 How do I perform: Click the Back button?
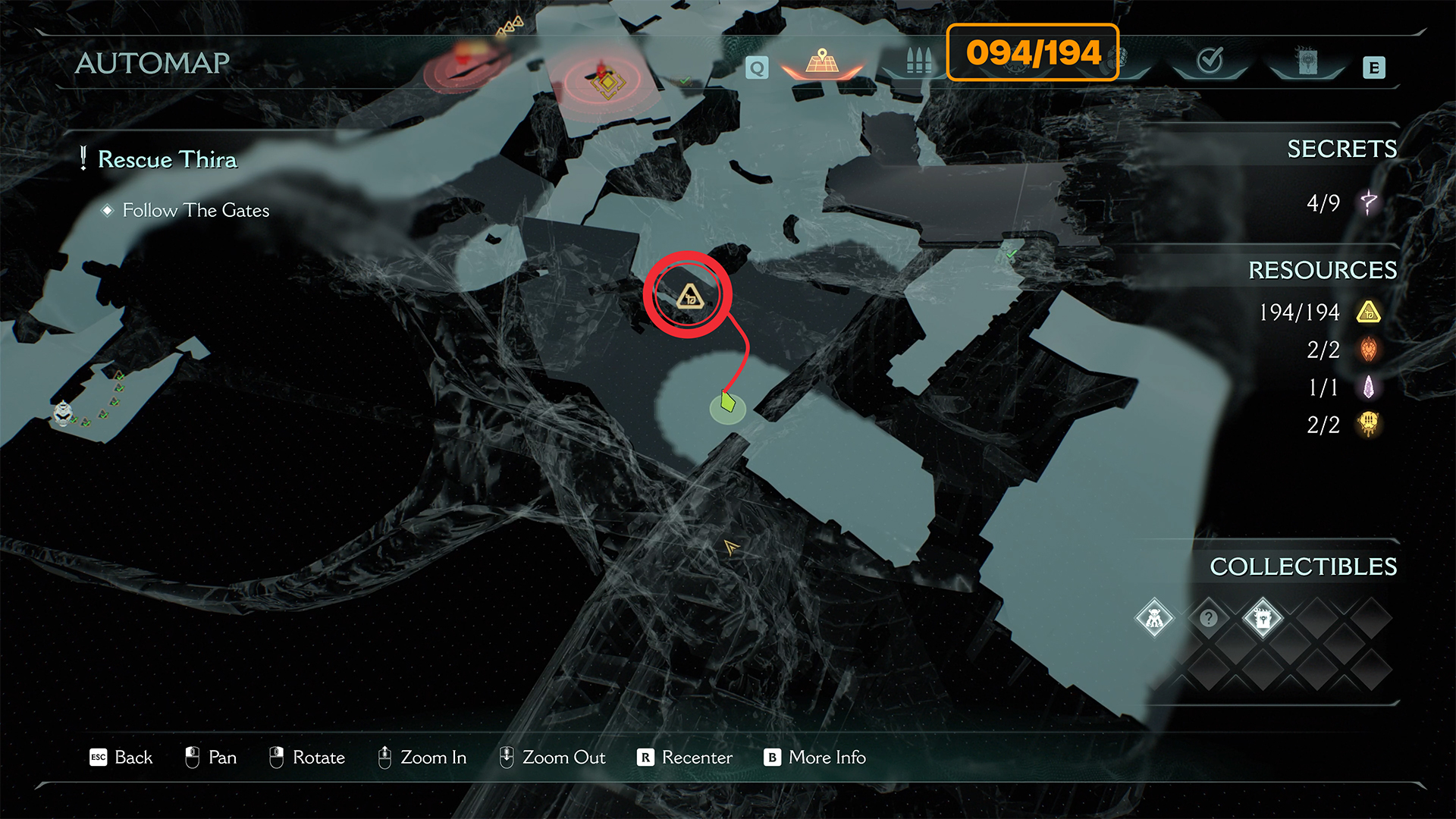pyautogui.click(x=121, y=758)
